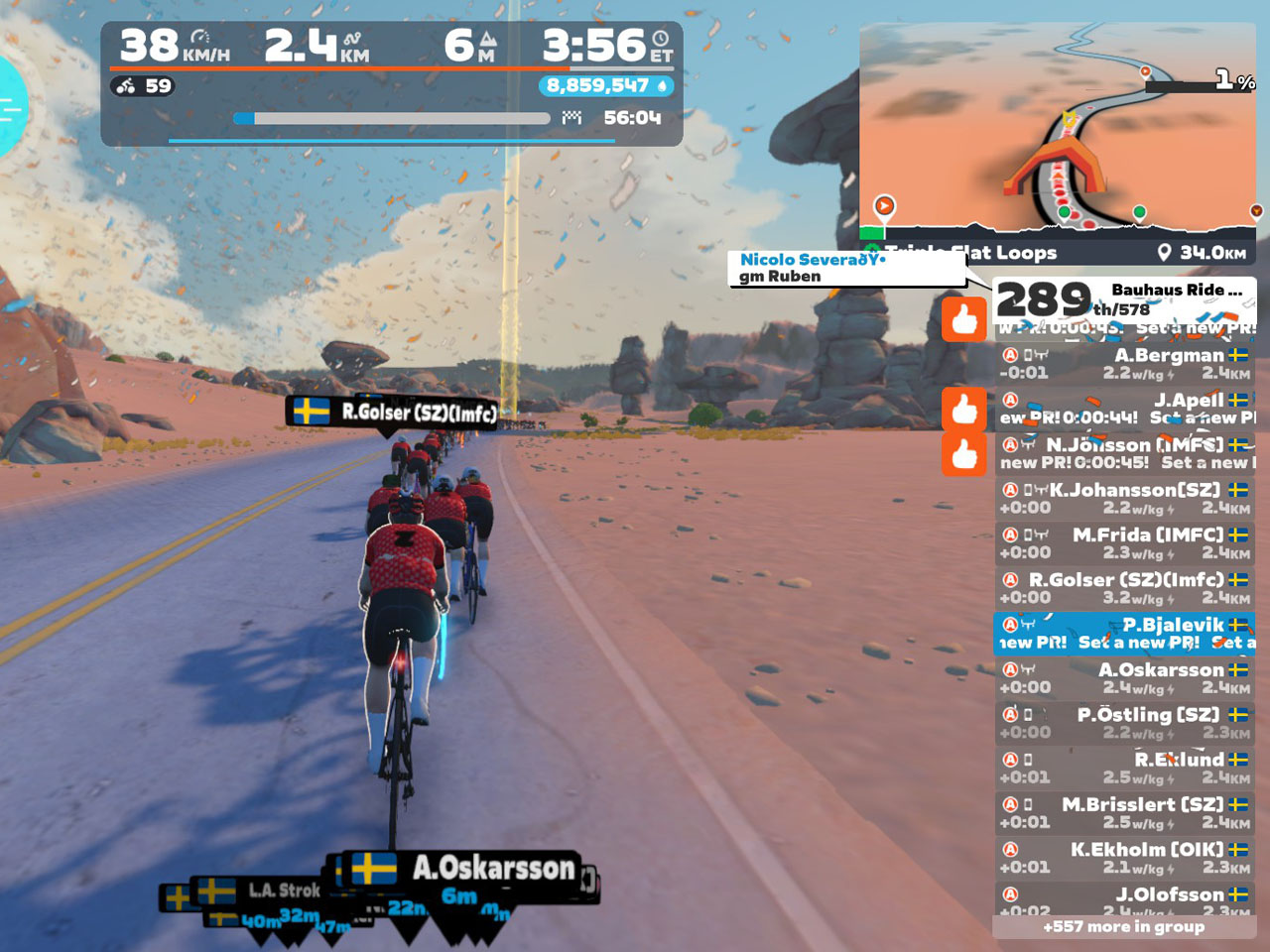Choose K.Johansson (SZ) from the rider list
Screen dimensions: 1270x952
coord(1124,499)
